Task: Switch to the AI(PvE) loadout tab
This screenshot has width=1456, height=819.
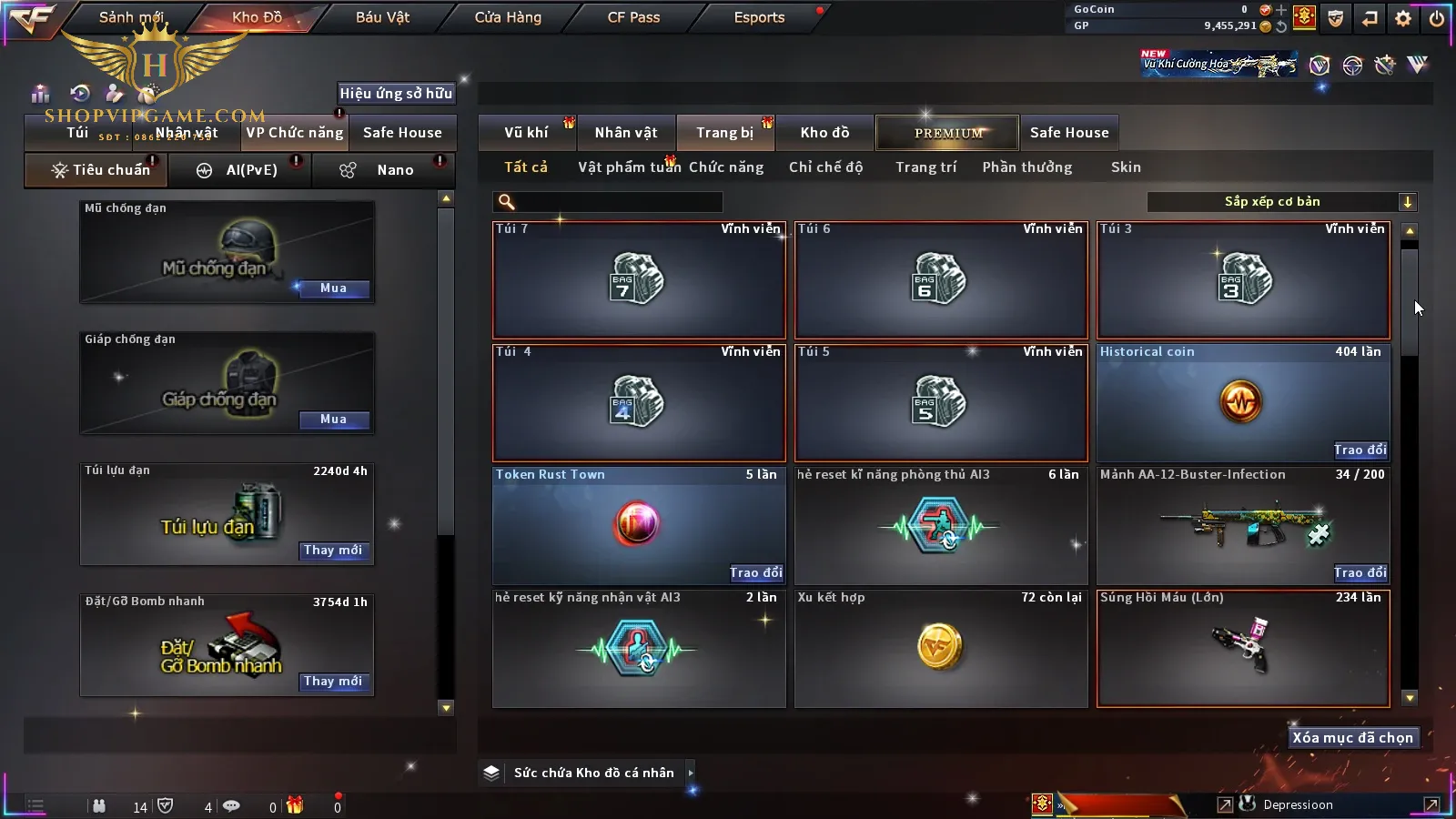Action: pos(241,170)
